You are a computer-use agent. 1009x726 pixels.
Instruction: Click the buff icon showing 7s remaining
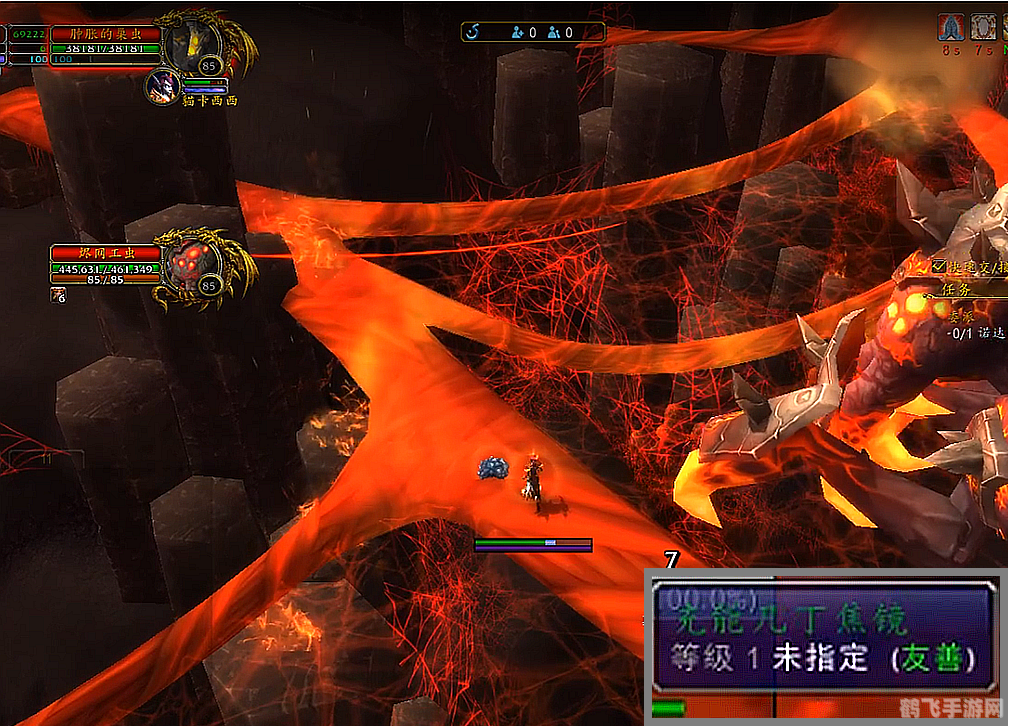(x=984, y=27)
